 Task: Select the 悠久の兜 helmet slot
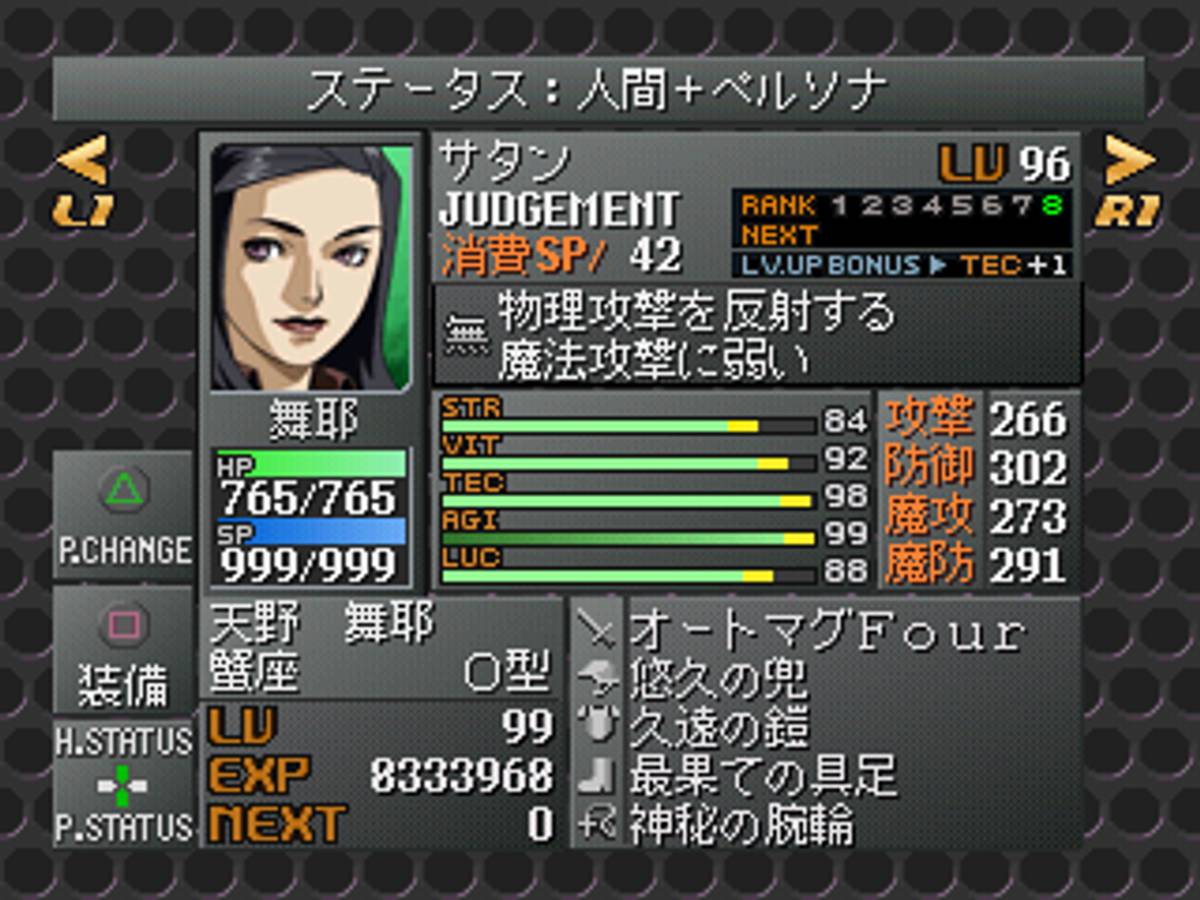pyautogui.click(x=718, y=680)
